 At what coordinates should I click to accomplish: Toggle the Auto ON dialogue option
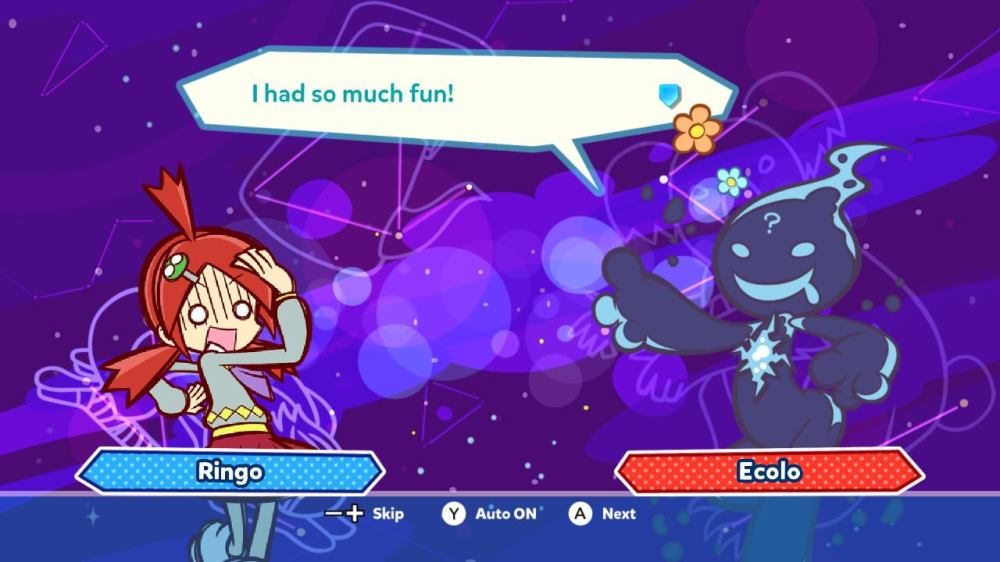(x=490, y=514)
